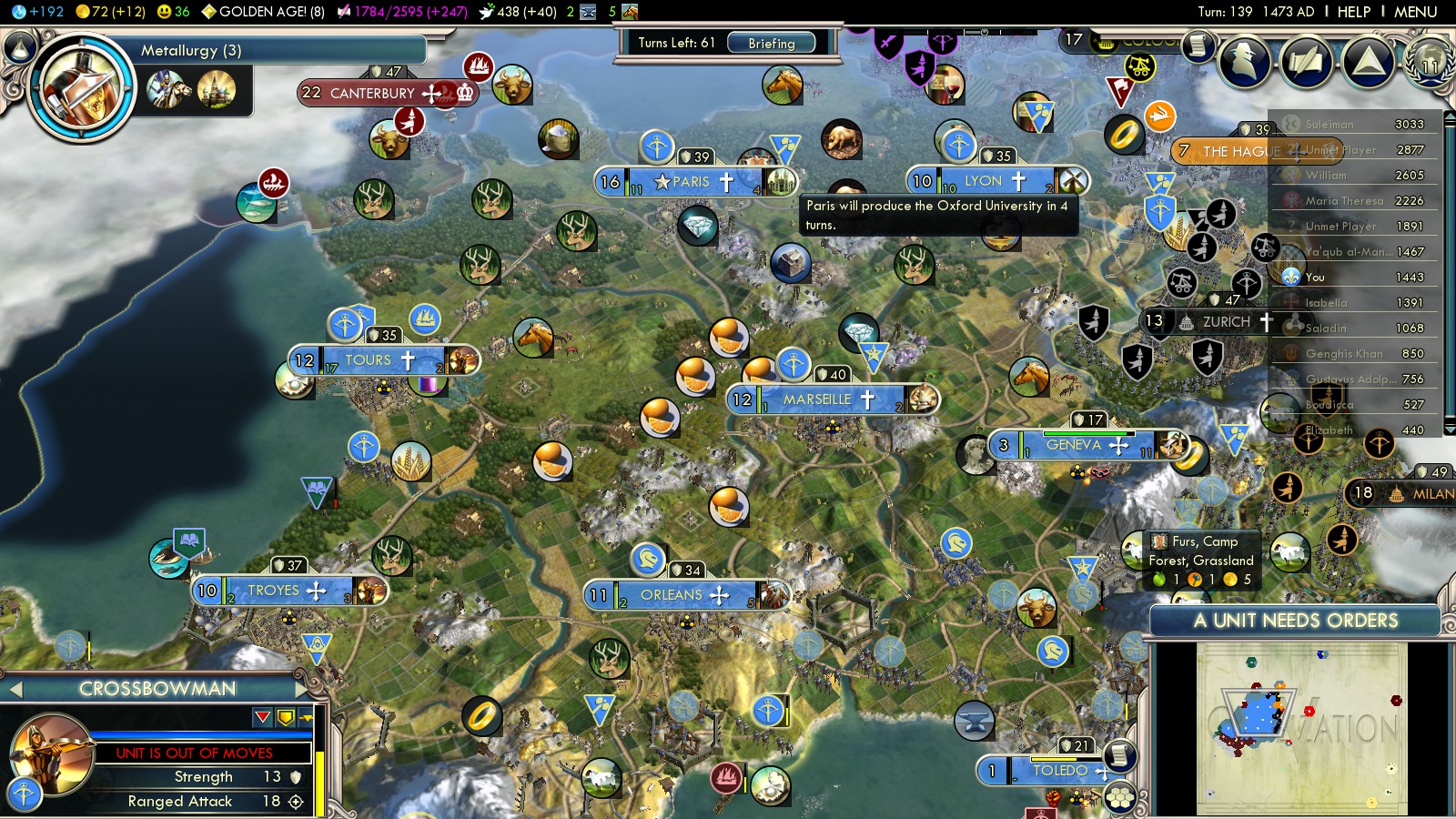
Task: Click the Crossbowman unit portrait
Action: point(50,755)
